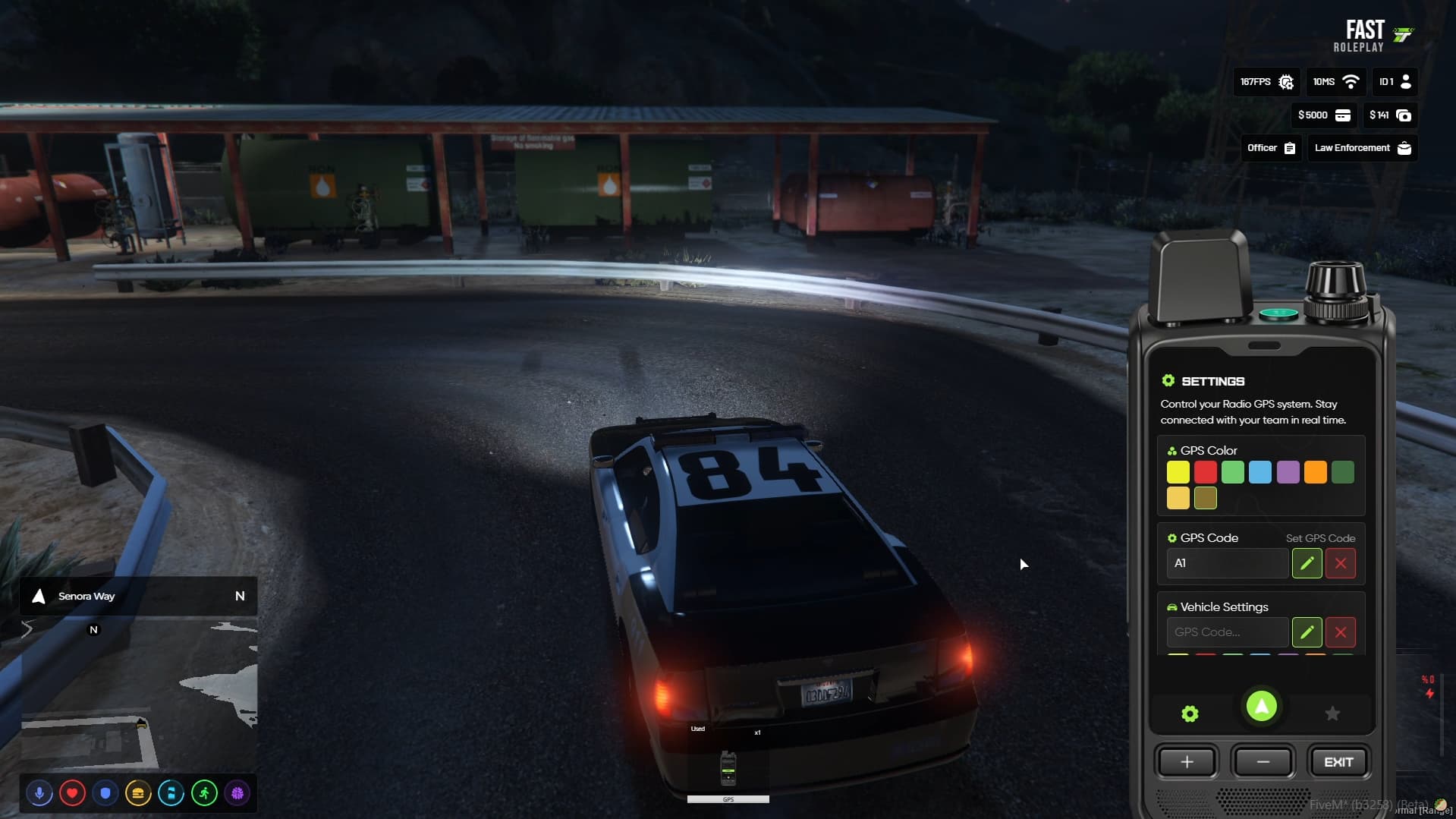
Task: Select the purple GPS color swatch
Action: coord(1288,472)
